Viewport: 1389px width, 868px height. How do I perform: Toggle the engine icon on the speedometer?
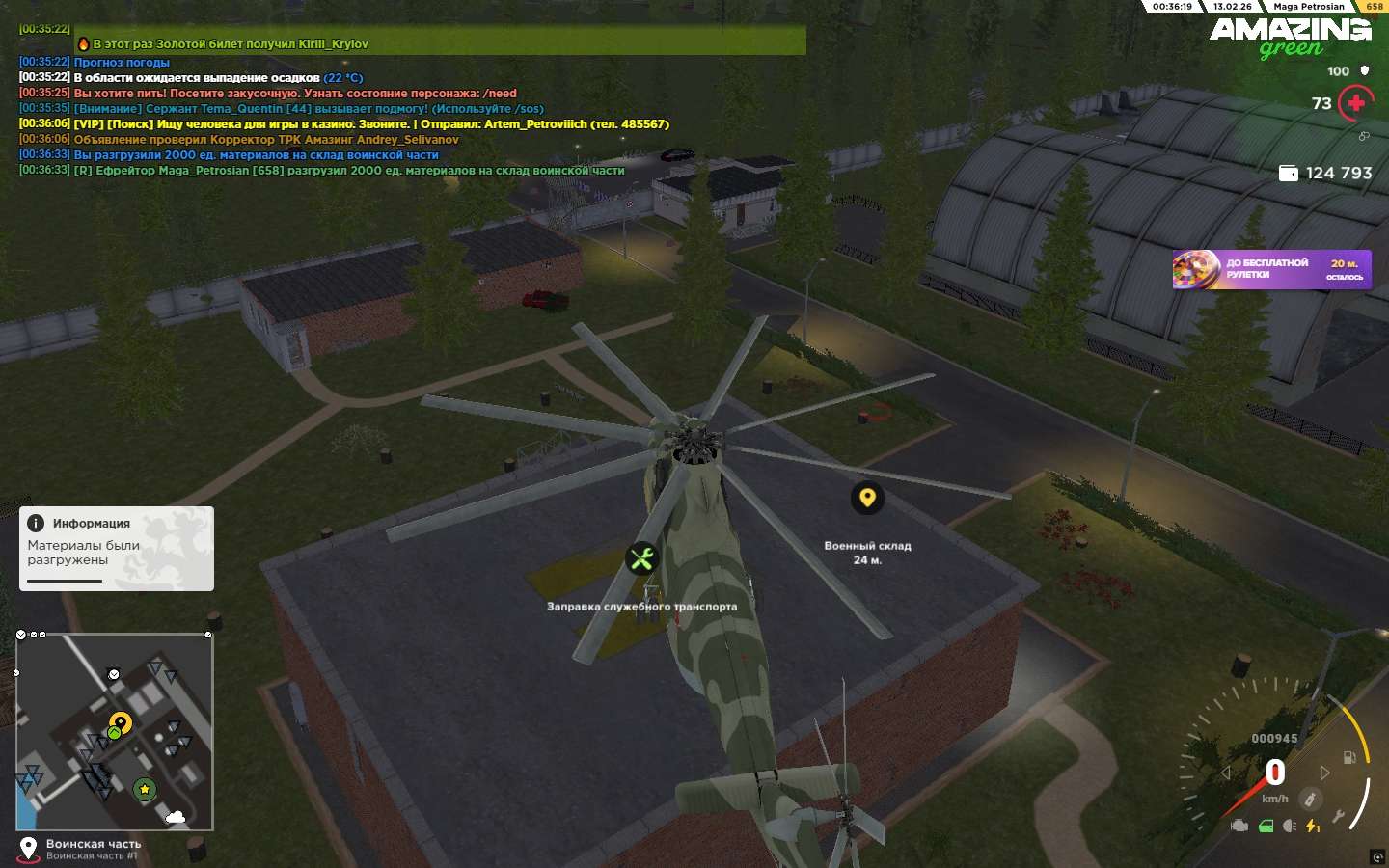point(1240,826)
